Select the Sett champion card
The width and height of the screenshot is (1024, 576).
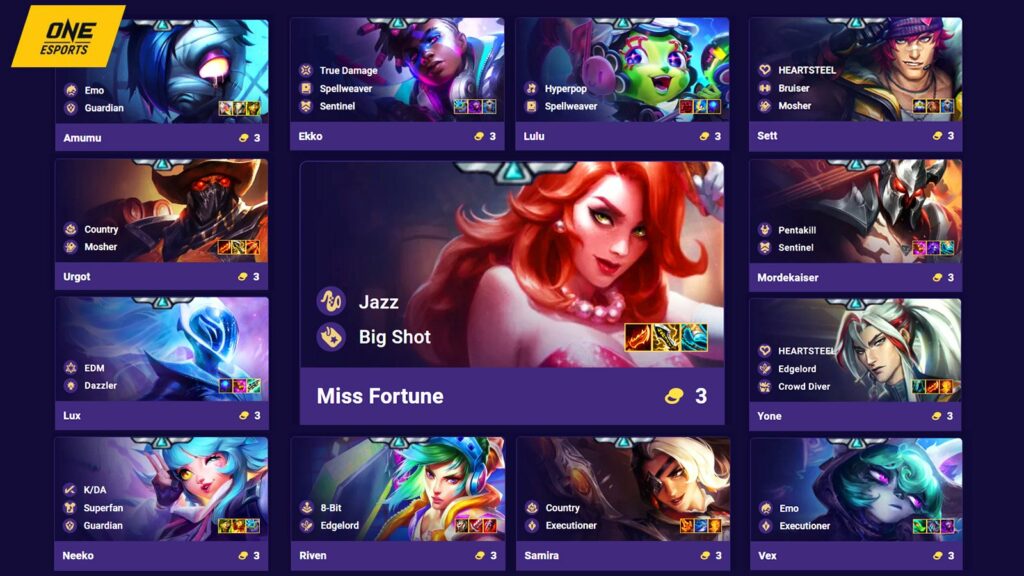click(x=855, y=83)
